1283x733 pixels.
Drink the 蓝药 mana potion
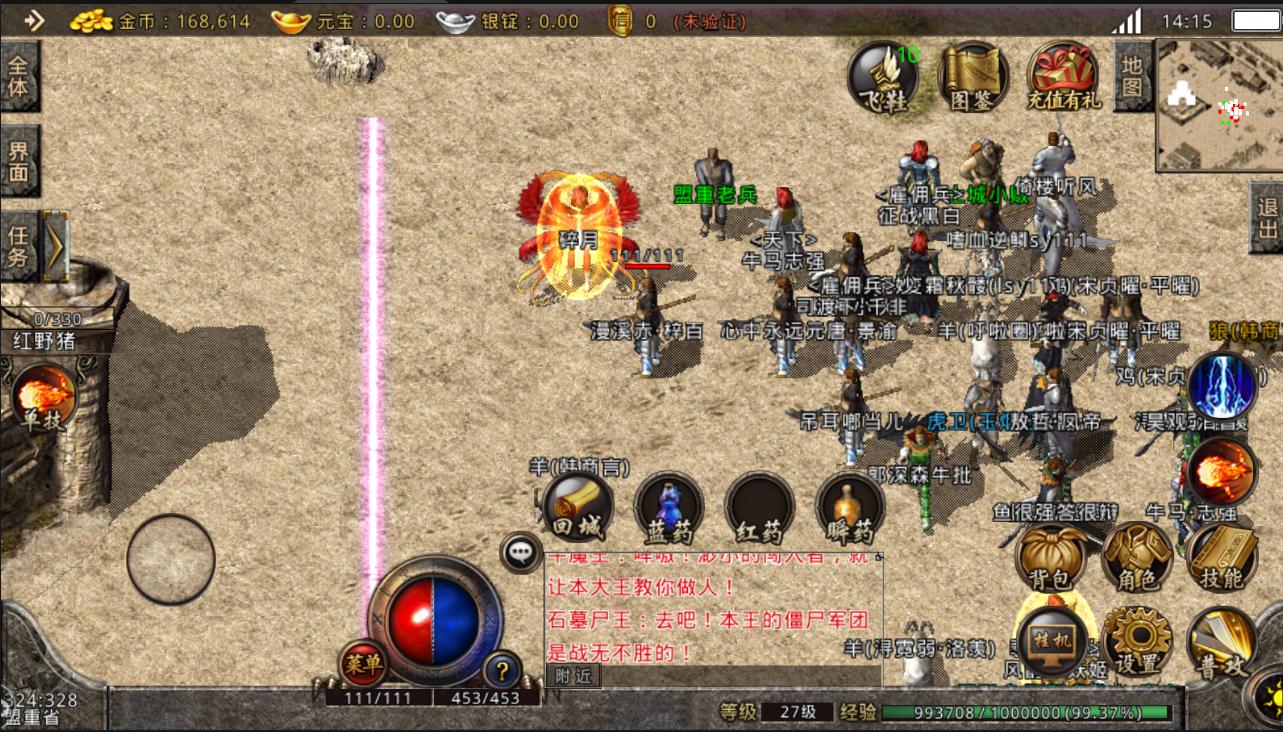click(x=668, y=506)
